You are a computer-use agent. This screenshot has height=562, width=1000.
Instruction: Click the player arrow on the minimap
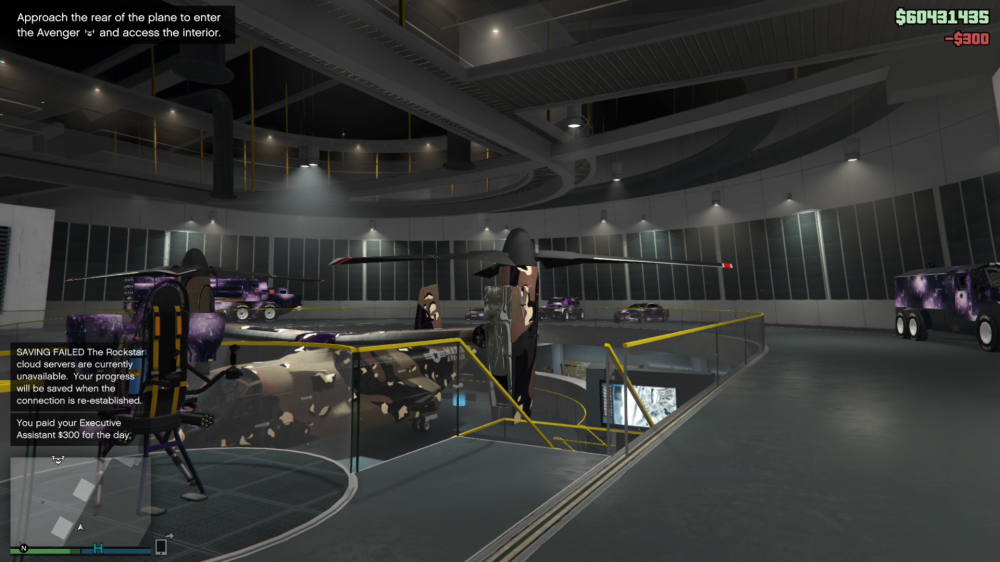click(x=81, y=526)
